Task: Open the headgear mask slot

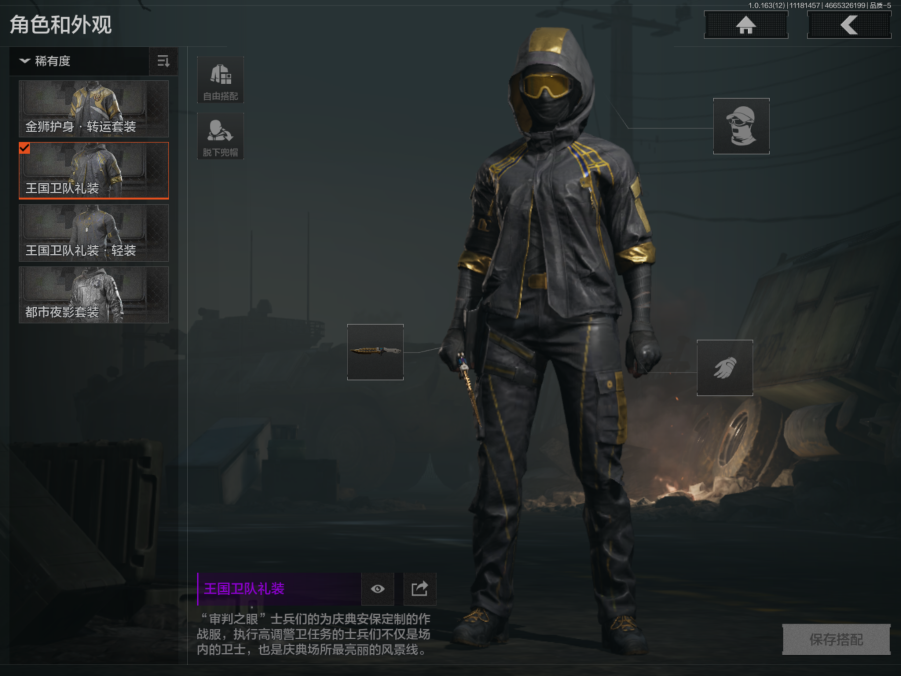Action: click(741, 126)
